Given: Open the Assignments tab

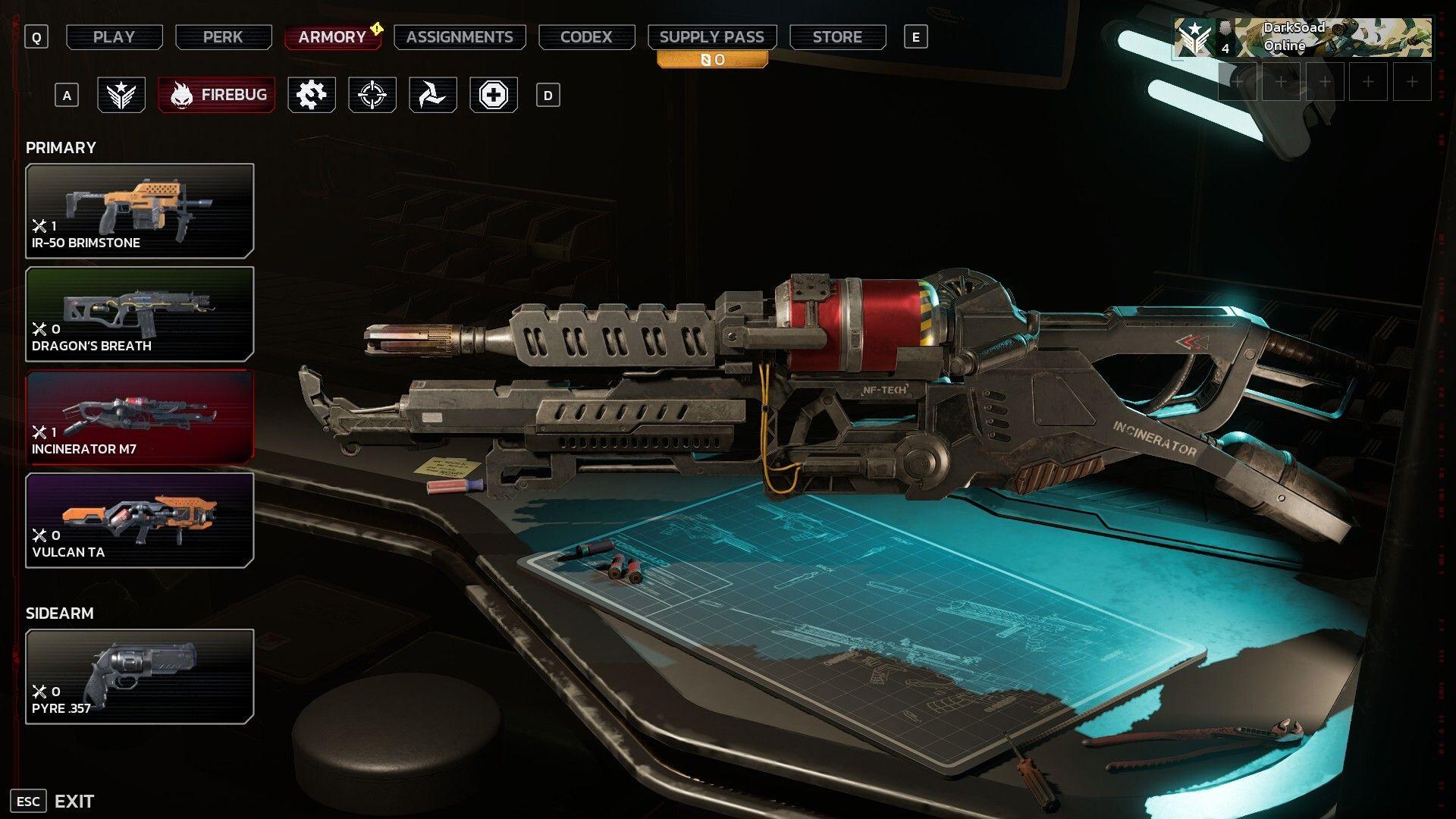Looking at the screenshot, I should (460, 37).
